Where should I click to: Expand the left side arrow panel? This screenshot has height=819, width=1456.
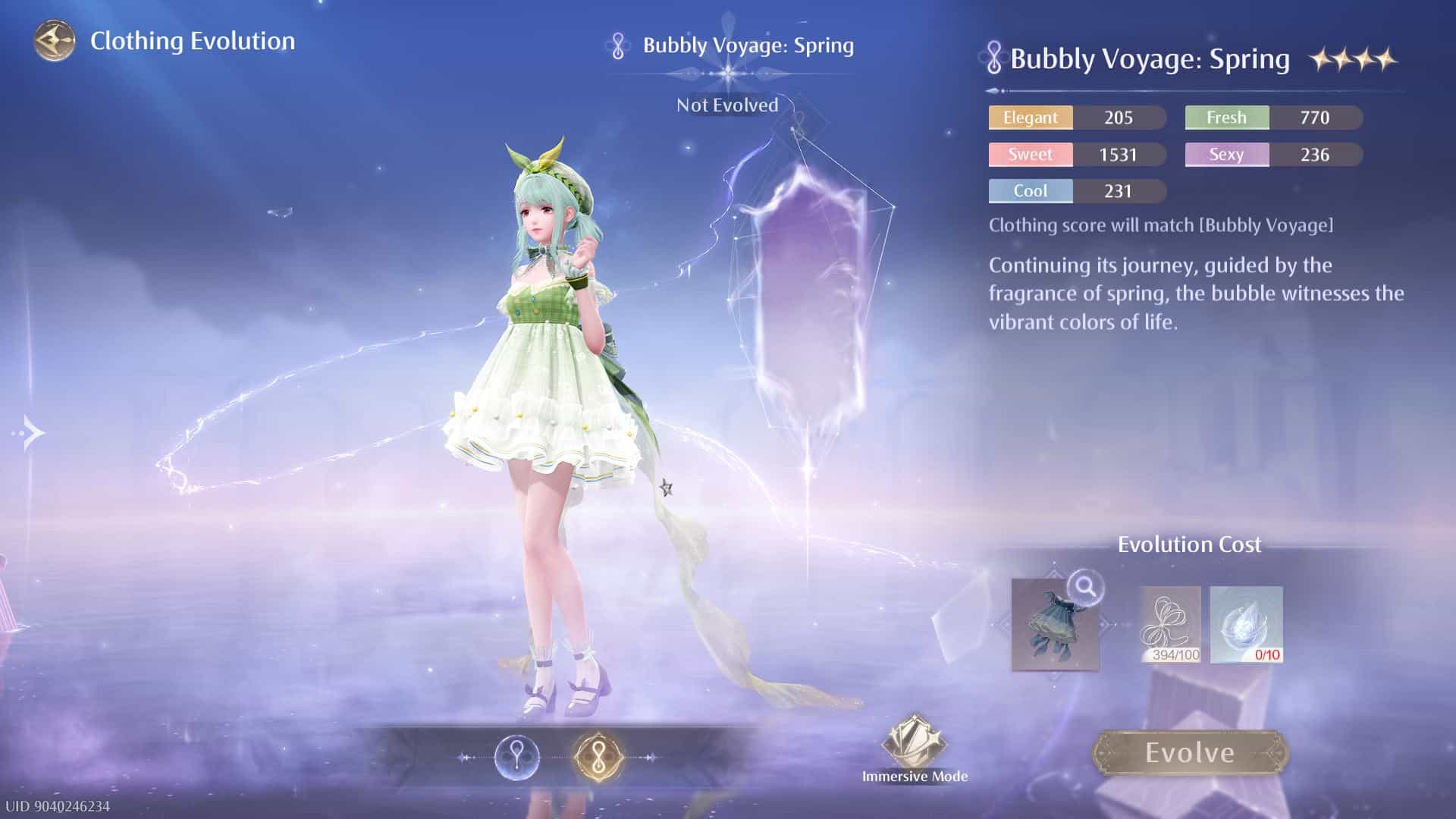point(32,434)
